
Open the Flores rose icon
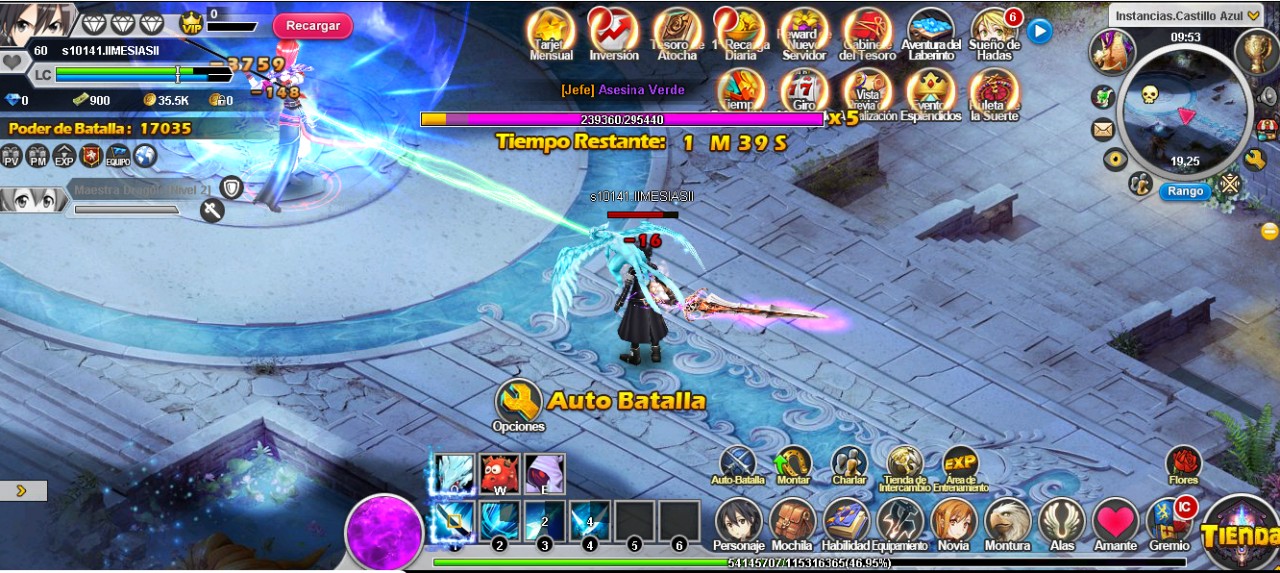pyautogui.click(x=1183, y=463)
